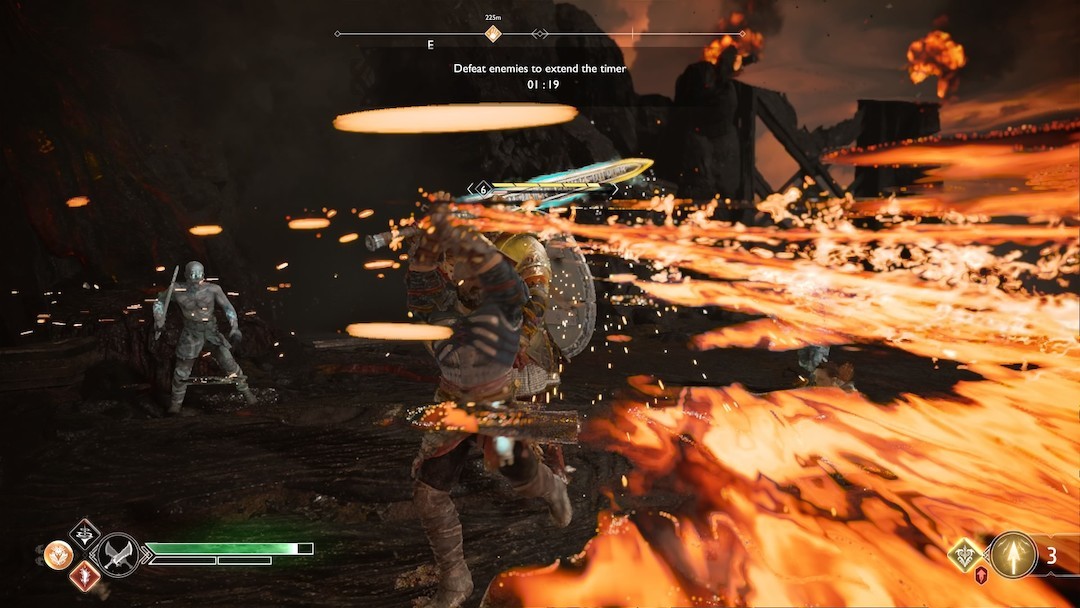Trigger the upper diamond runic attack icon
The image size is (1080, 608).
84,533
